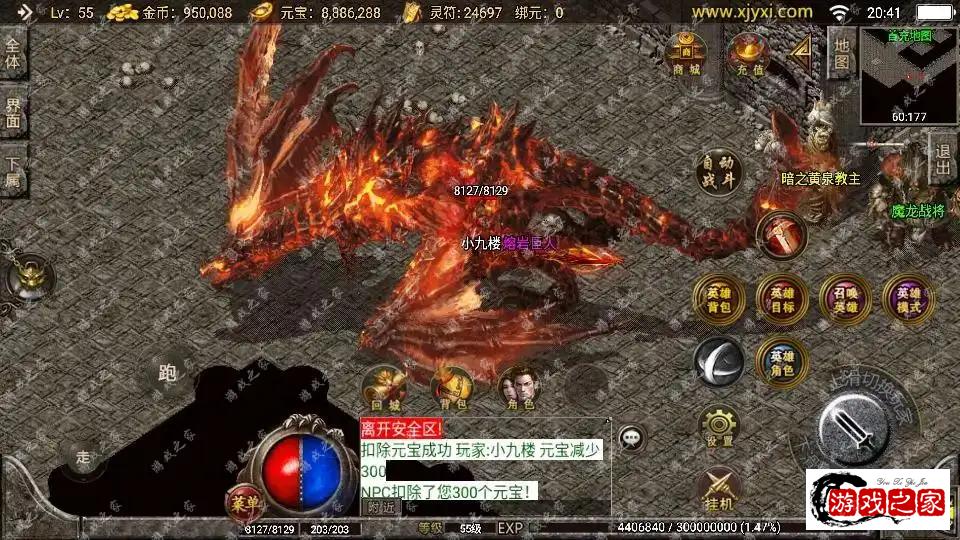Open the 背包 backpack
The image size is (960, 540).
point(451,389)
